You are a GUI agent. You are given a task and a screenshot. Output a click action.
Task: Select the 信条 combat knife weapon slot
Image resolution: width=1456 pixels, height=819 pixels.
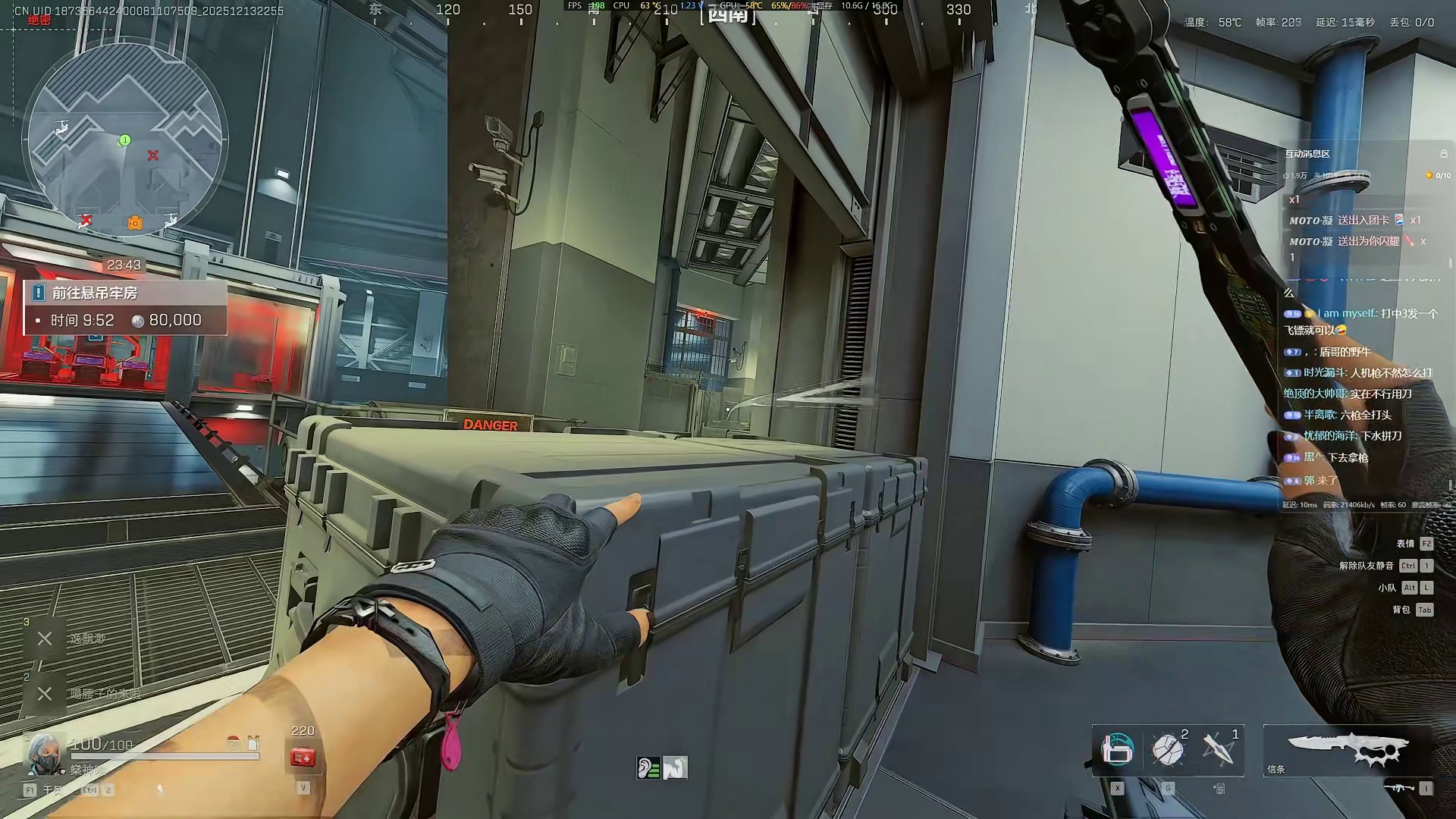coord(1348,749)
